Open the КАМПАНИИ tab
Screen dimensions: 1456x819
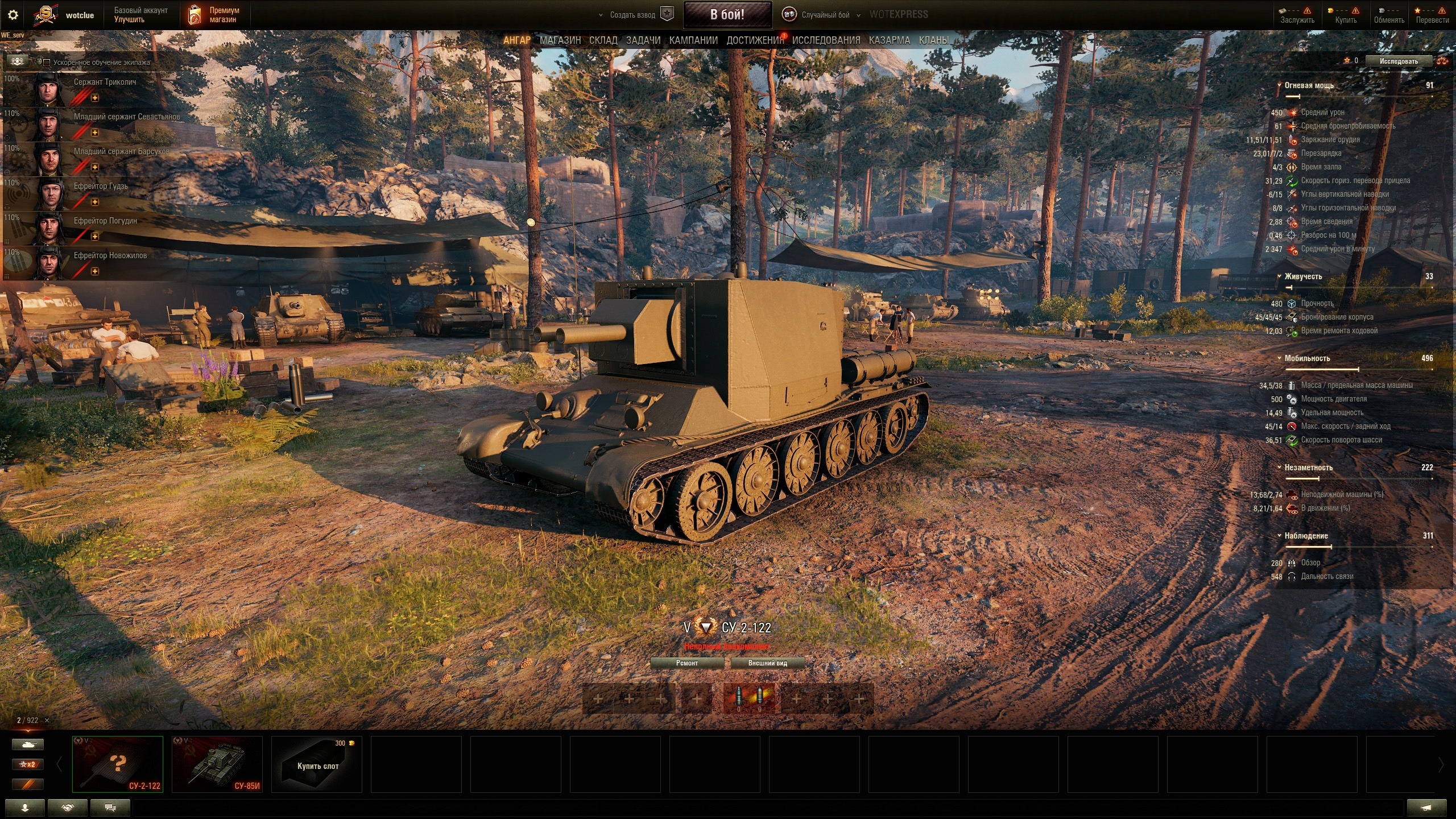click(693, 40)
